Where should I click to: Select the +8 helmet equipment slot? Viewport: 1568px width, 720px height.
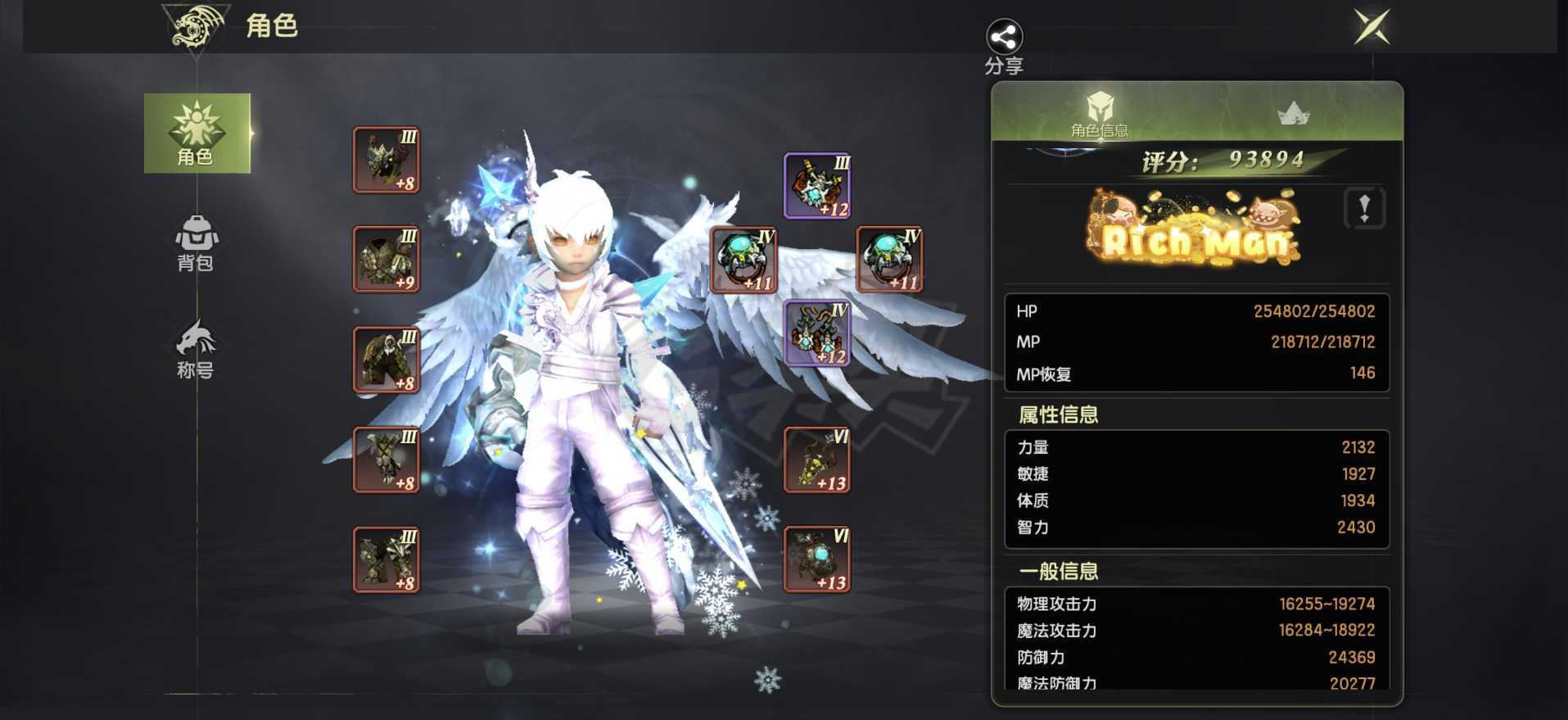click(x=386, y=160)
